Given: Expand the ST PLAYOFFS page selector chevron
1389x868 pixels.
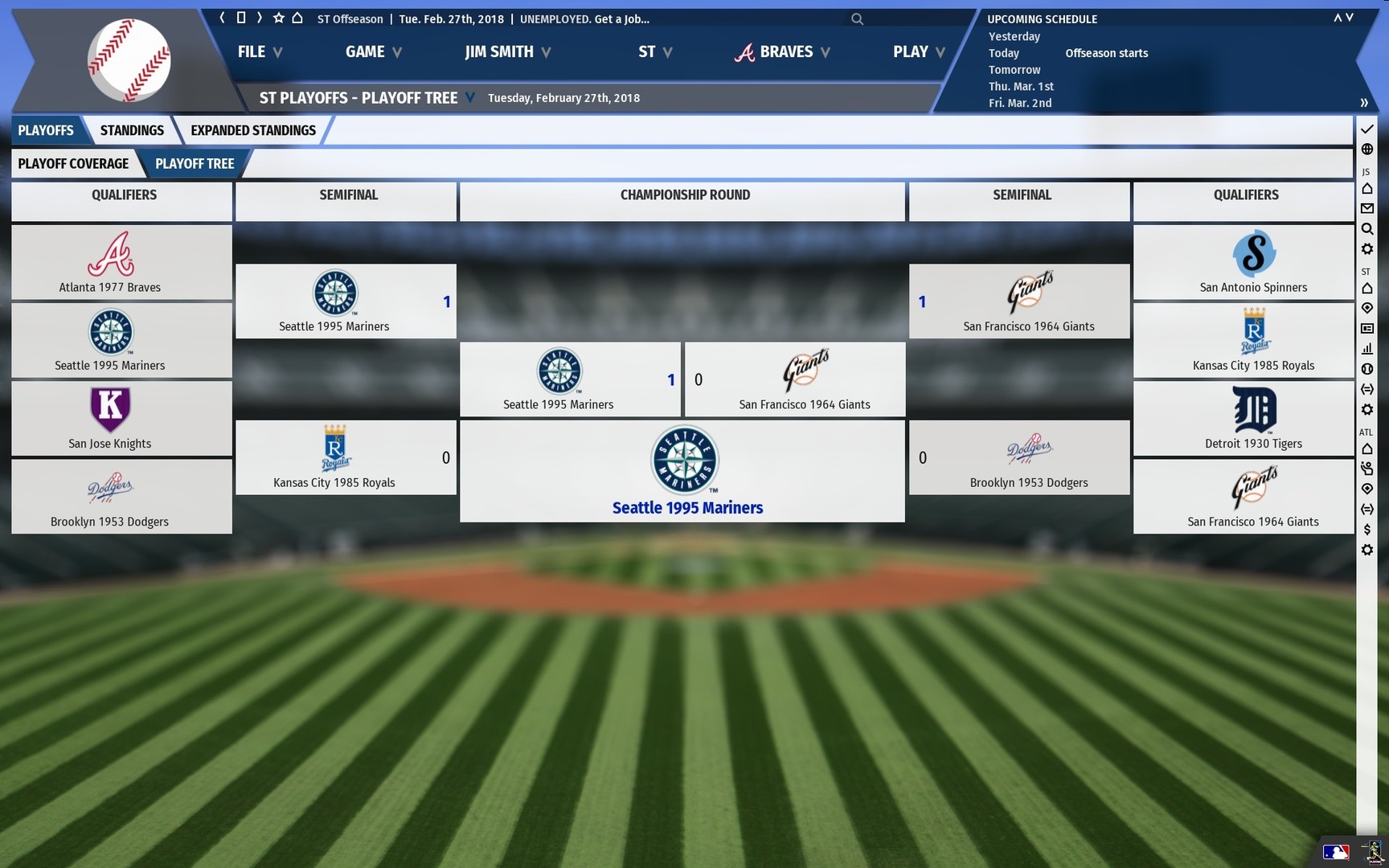Looking at the screenshot, I should [x=470, y=97].
